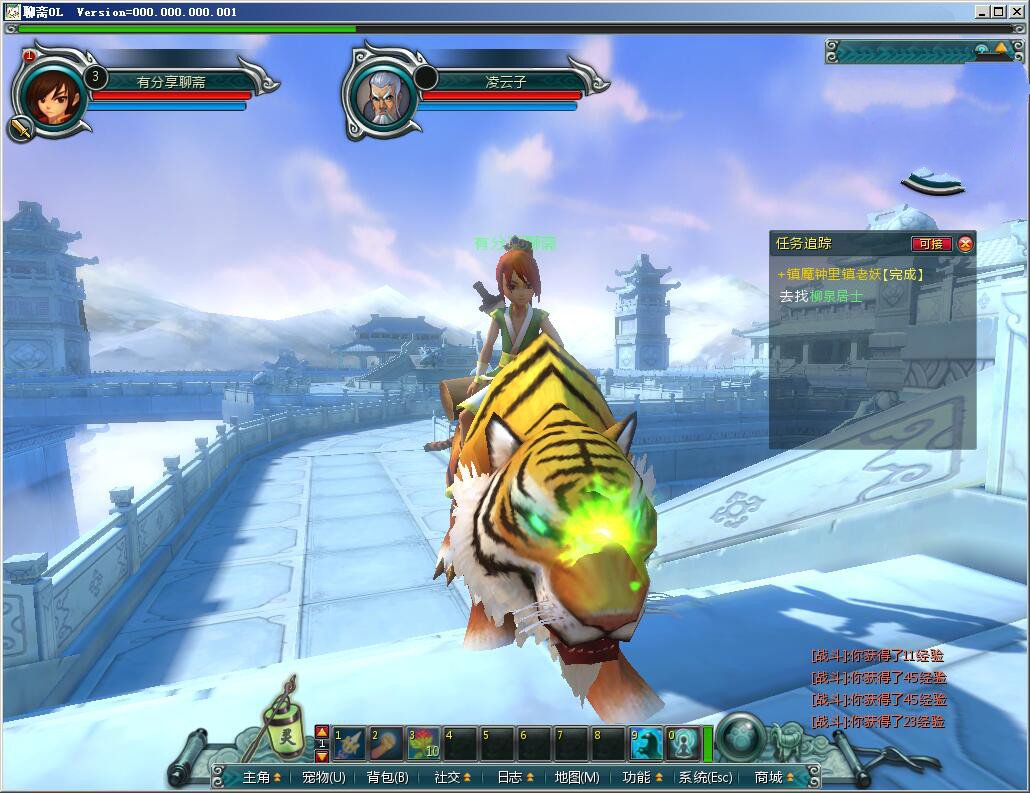This screenshot has height=793, width=1030.
Task: Follow the 柳泉居士 quest link
Action: 835,296
